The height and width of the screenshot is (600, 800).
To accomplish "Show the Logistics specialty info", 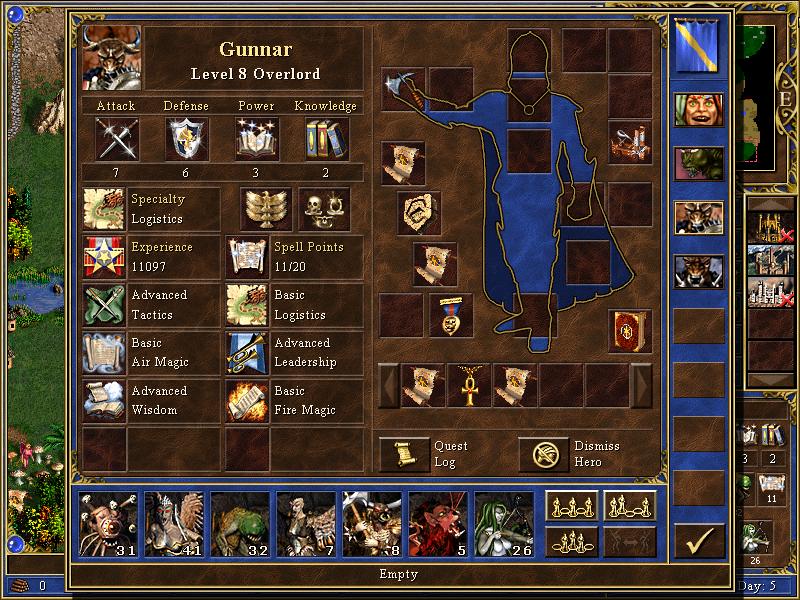I will pos(104,210).
